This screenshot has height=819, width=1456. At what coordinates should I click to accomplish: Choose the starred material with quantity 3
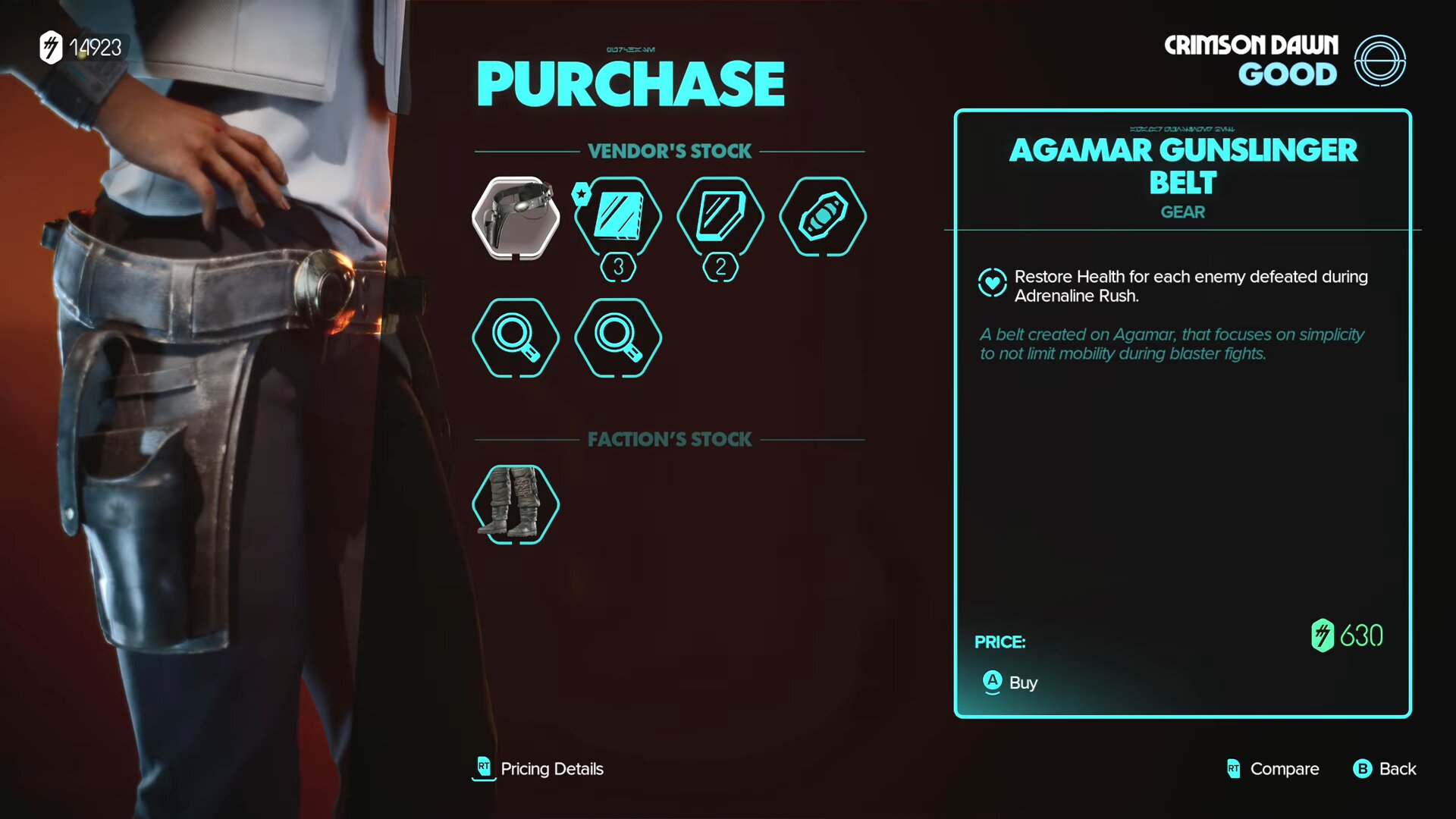point(618,217)
